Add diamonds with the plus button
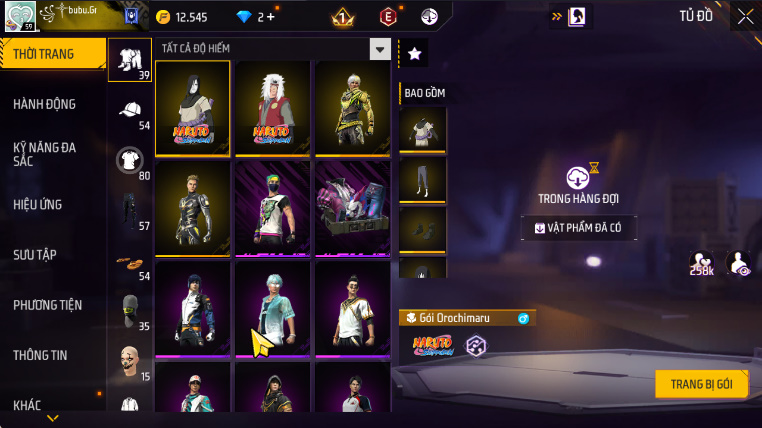The image size is (762, 428). (x=271, y=17)
